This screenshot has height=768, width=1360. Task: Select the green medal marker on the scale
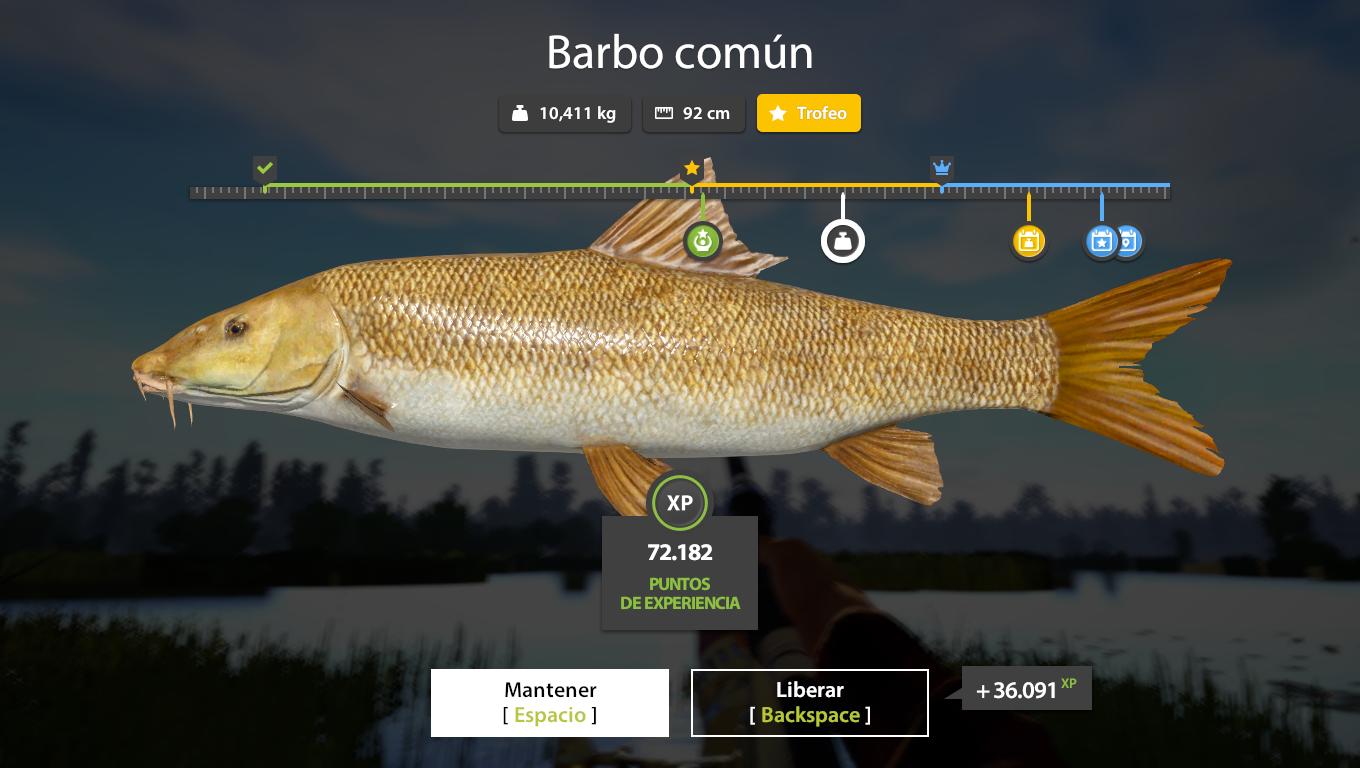point(703,240)
